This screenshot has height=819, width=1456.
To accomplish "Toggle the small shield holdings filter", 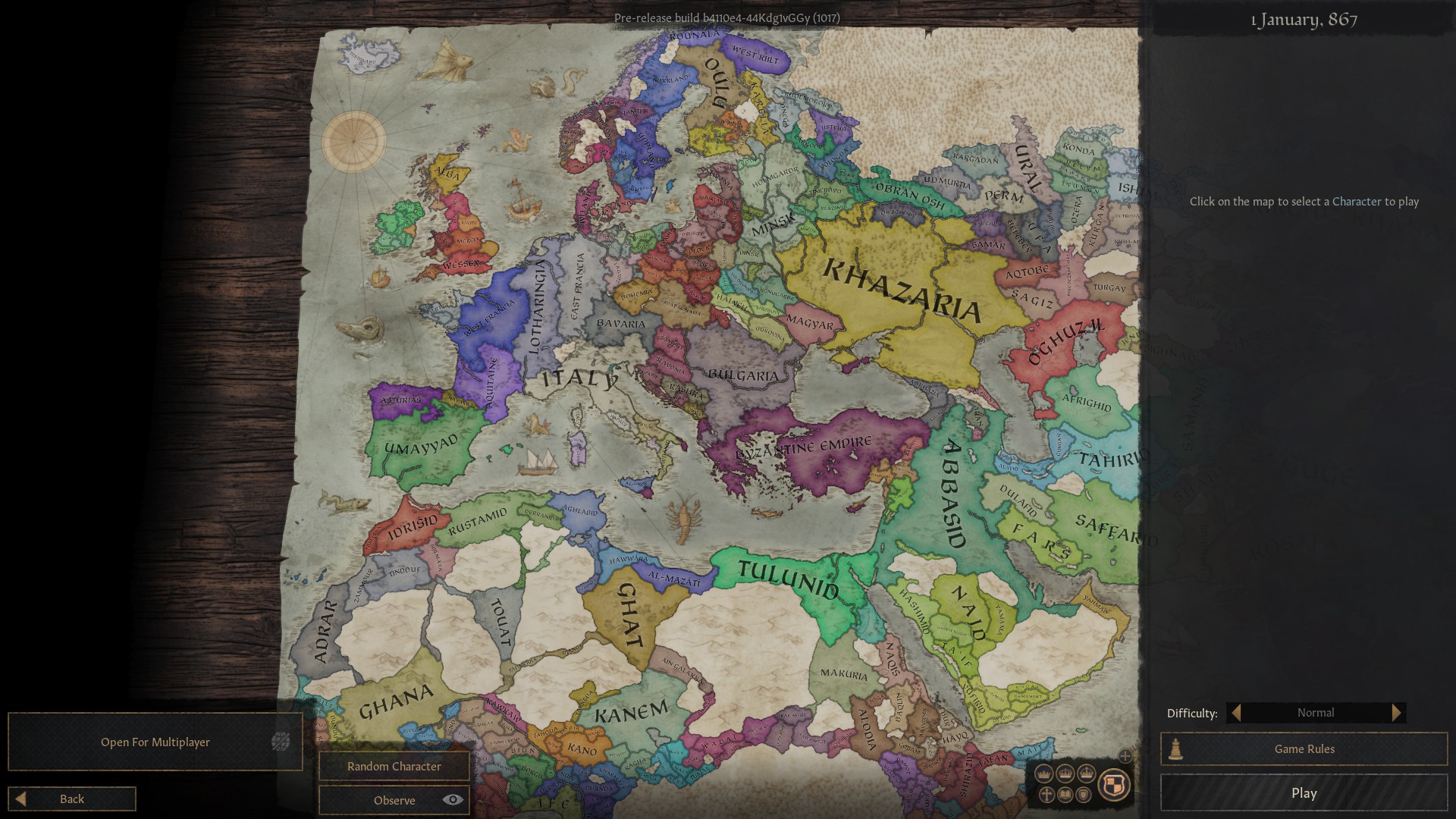I will (x=1084, y=795).
